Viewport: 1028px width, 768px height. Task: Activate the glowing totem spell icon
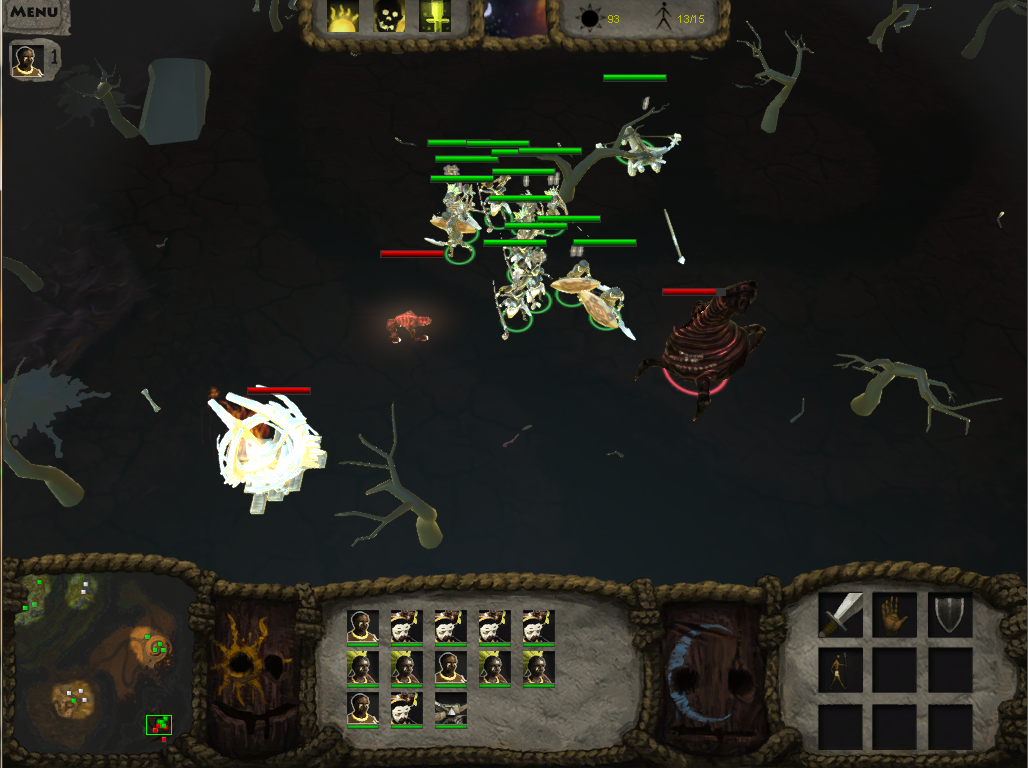[435, 16]
